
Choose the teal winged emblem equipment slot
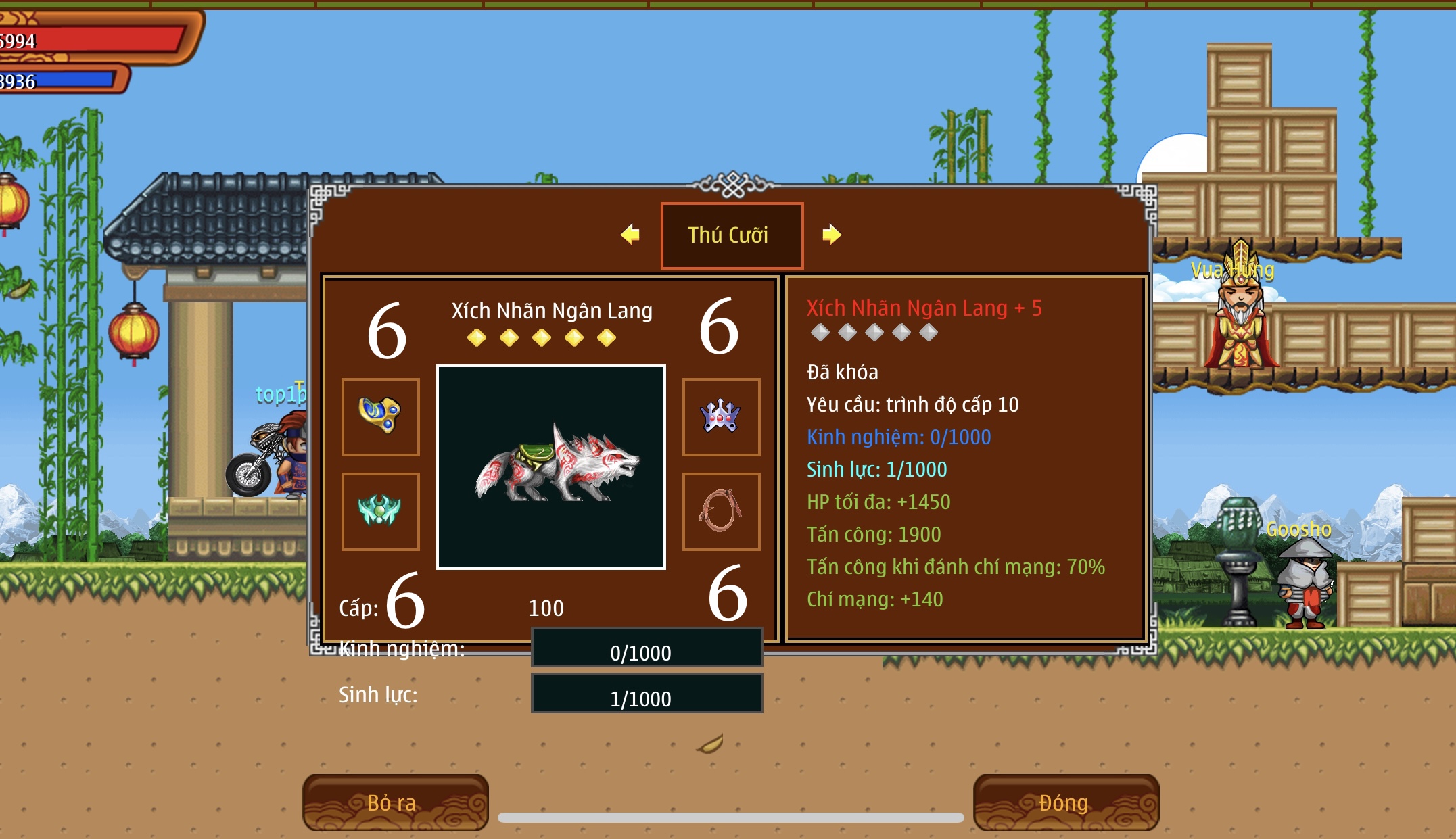coord(381,511)
